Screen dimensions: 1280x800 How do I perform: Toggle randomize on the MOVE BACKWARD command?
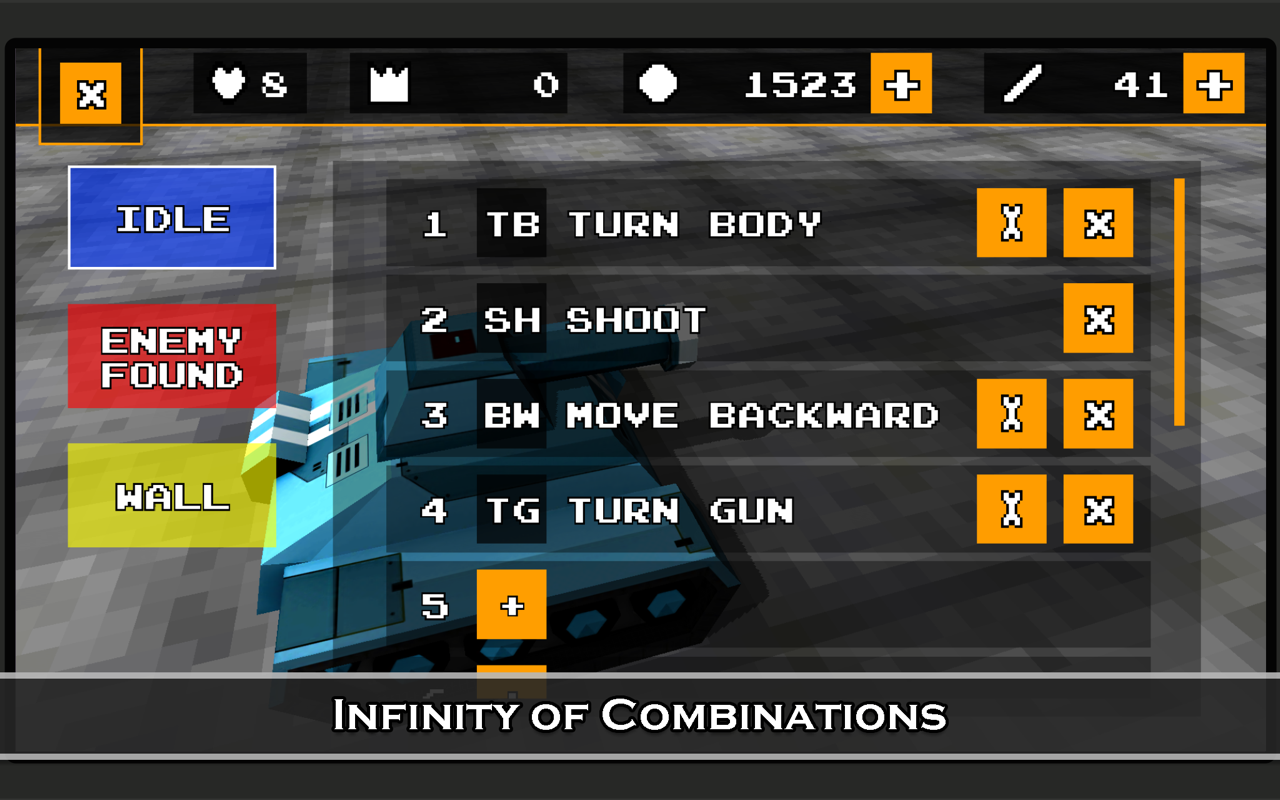point(1011,415)
